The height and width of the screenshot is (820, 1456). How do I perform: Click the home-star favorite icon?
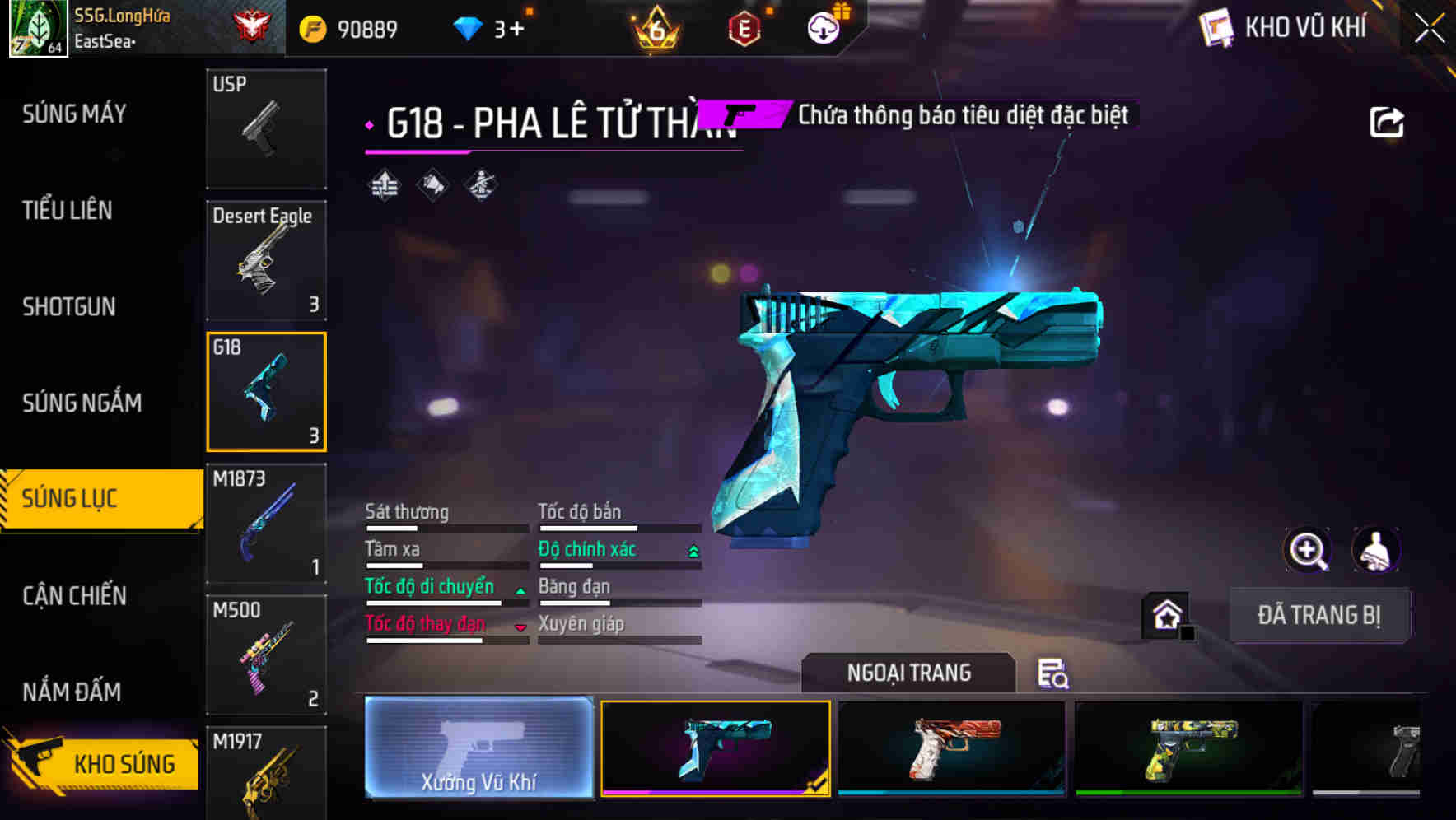[1166, 615]
